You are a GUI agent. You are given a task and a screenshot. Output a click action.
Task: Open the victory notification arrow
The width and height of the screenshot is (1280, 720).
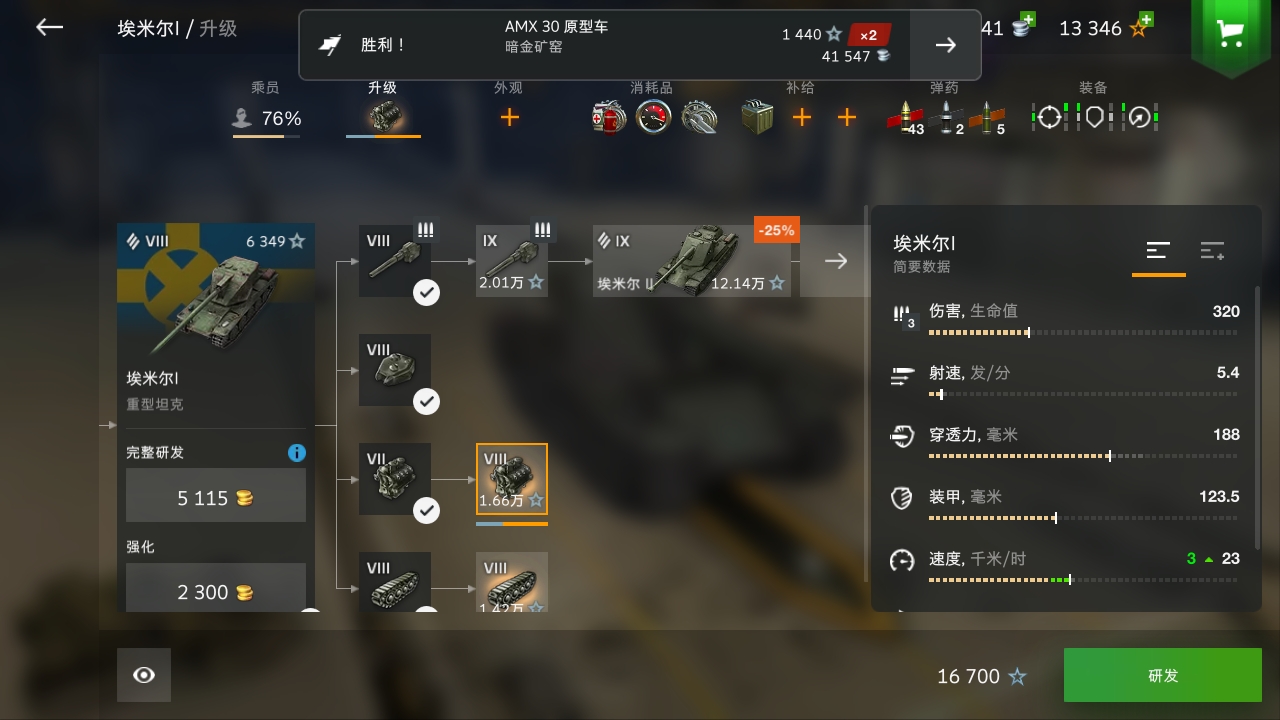tap(945, 45)
